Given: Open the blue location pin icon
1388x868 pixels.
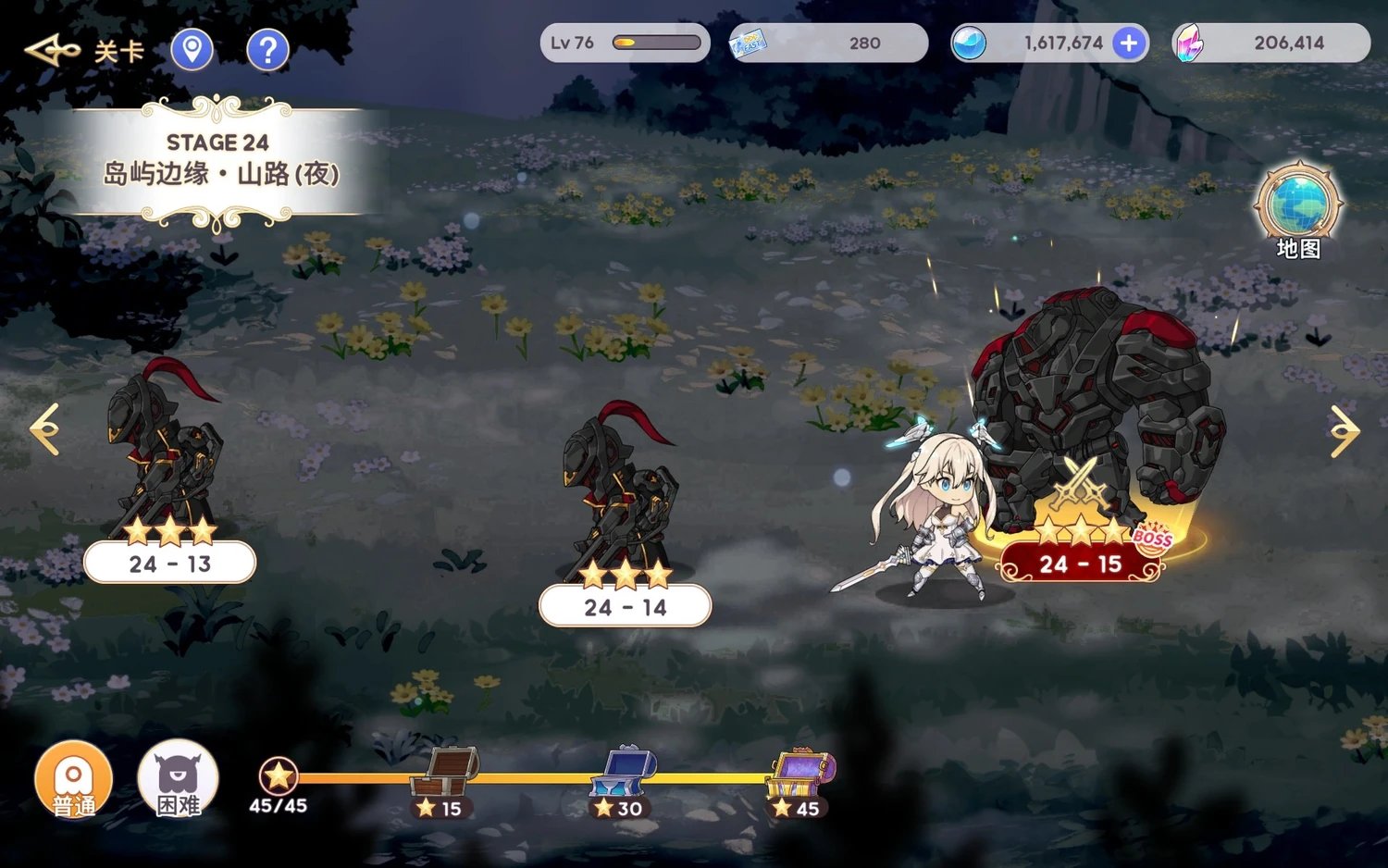Looking at the screenshot, I should tap(192, 49).
